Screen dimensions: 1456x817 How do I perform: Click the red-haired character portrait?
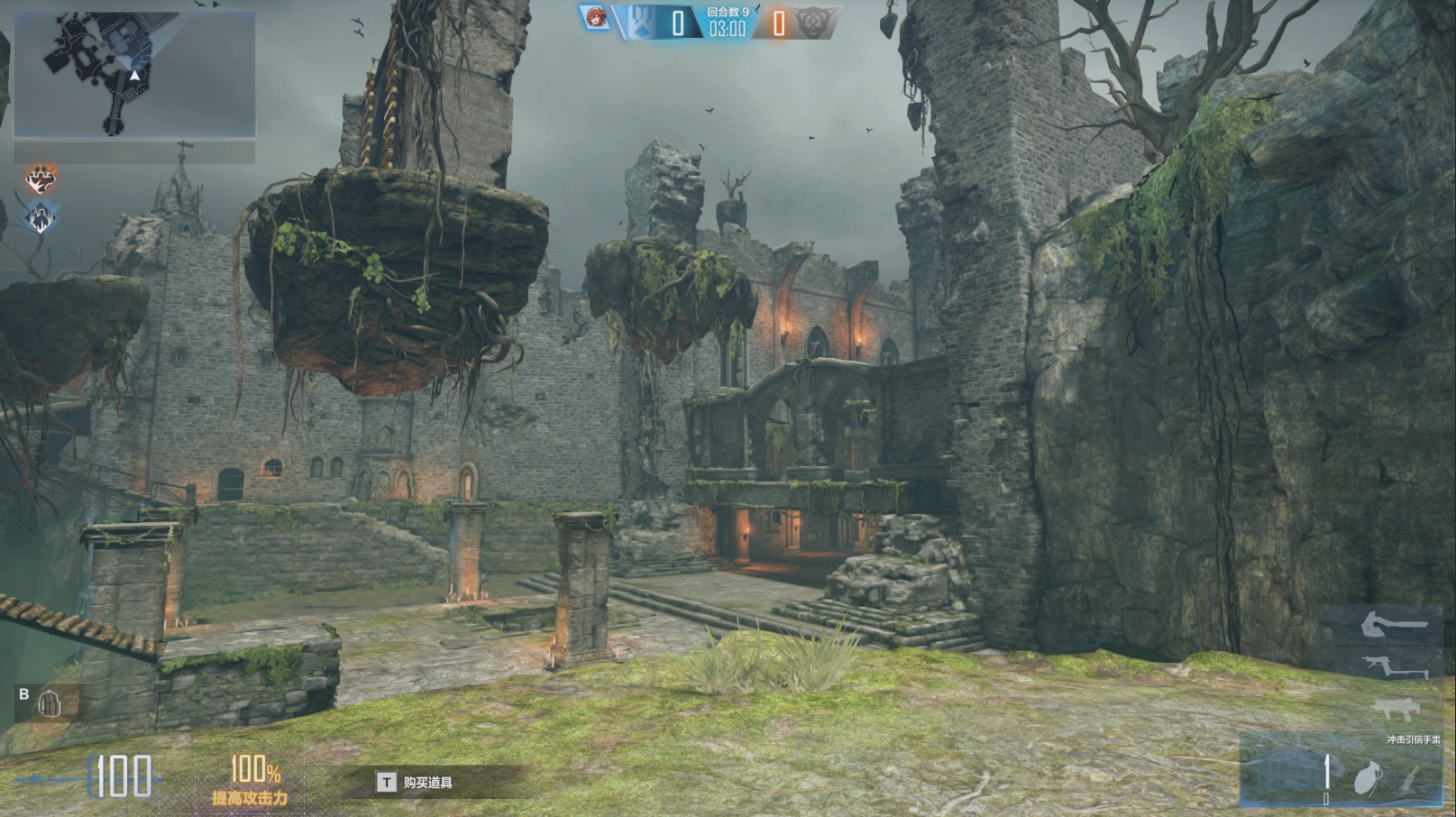(x=595, y=18)
